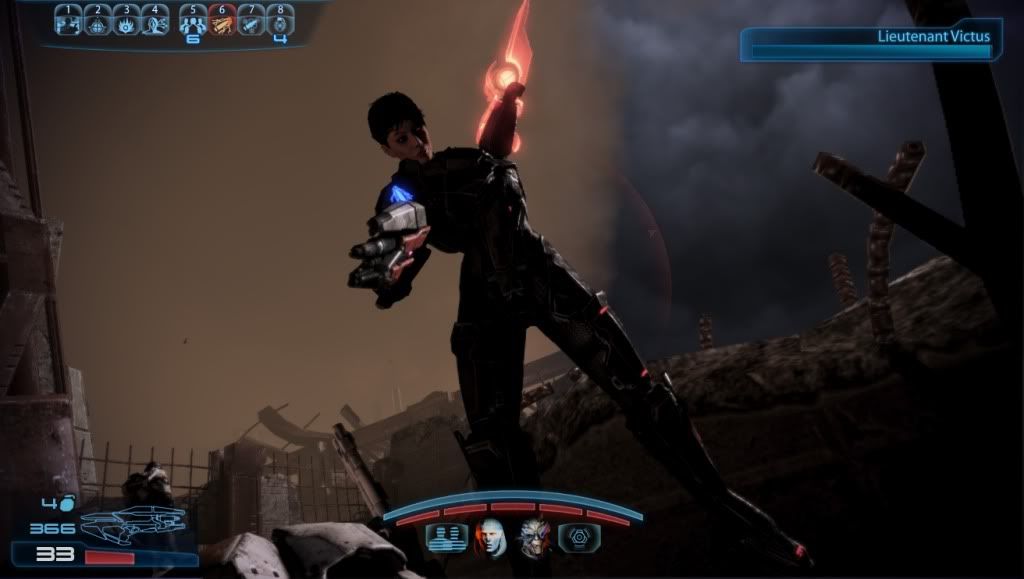Trigger the flame burst power in slot 3
Image resolution: width=1024 pixels, height=579 pixels.
pyautogui.click(x=126, y=20)
